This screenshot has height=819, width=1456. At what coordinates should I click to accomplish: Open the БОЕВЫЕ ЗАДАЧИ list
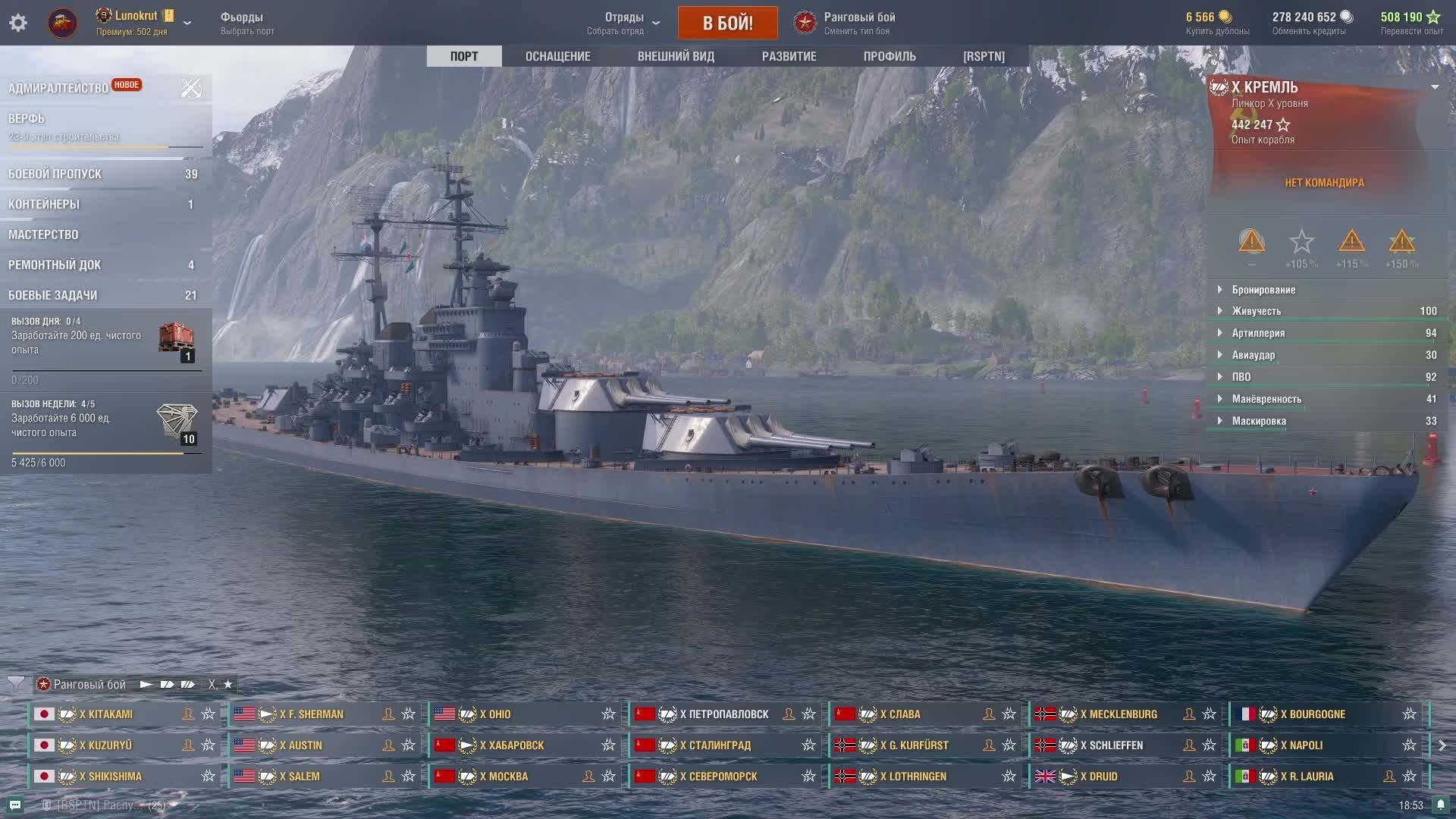click(53, 295)
